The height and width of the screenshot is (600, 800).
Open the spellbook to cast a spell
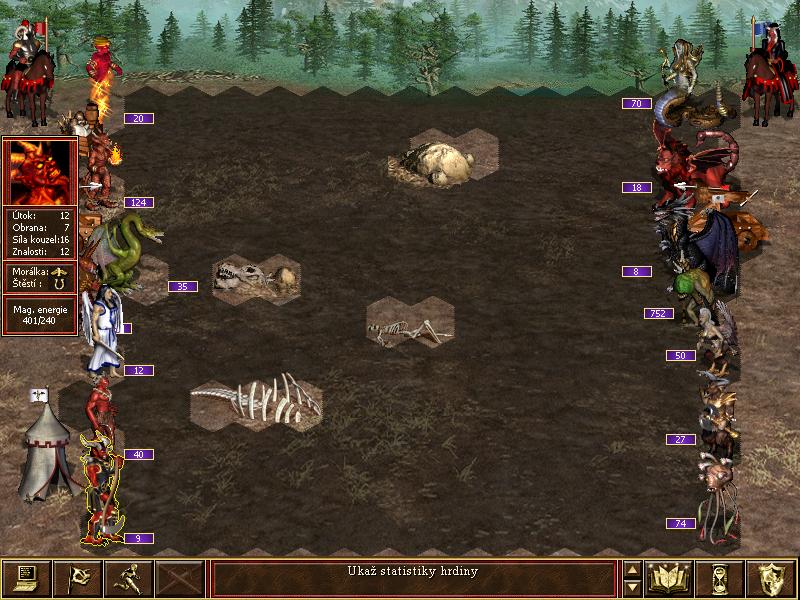670,578
